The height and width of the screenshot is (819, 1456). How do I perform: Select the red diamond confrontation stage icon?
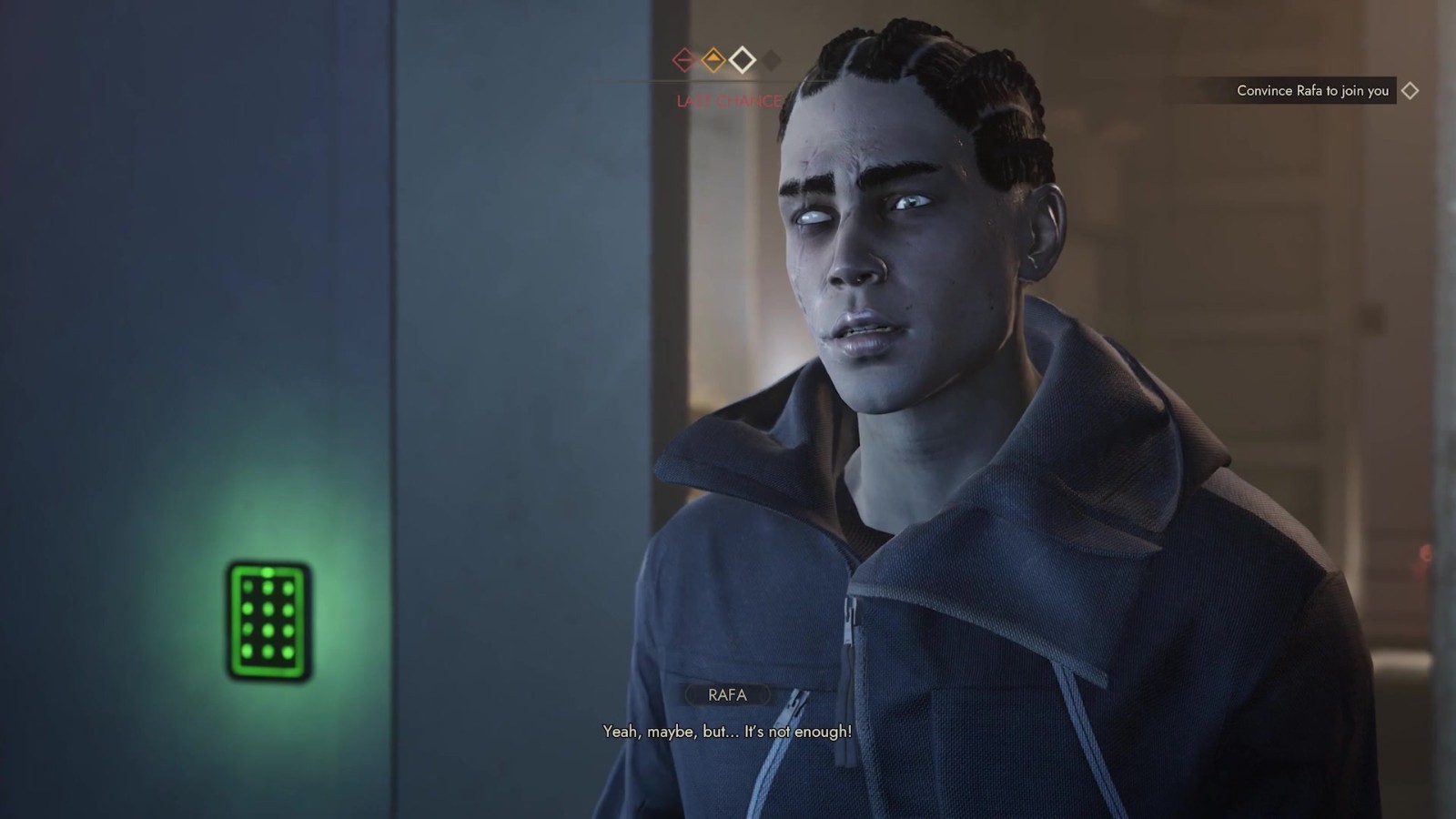(x=684, y=60)
